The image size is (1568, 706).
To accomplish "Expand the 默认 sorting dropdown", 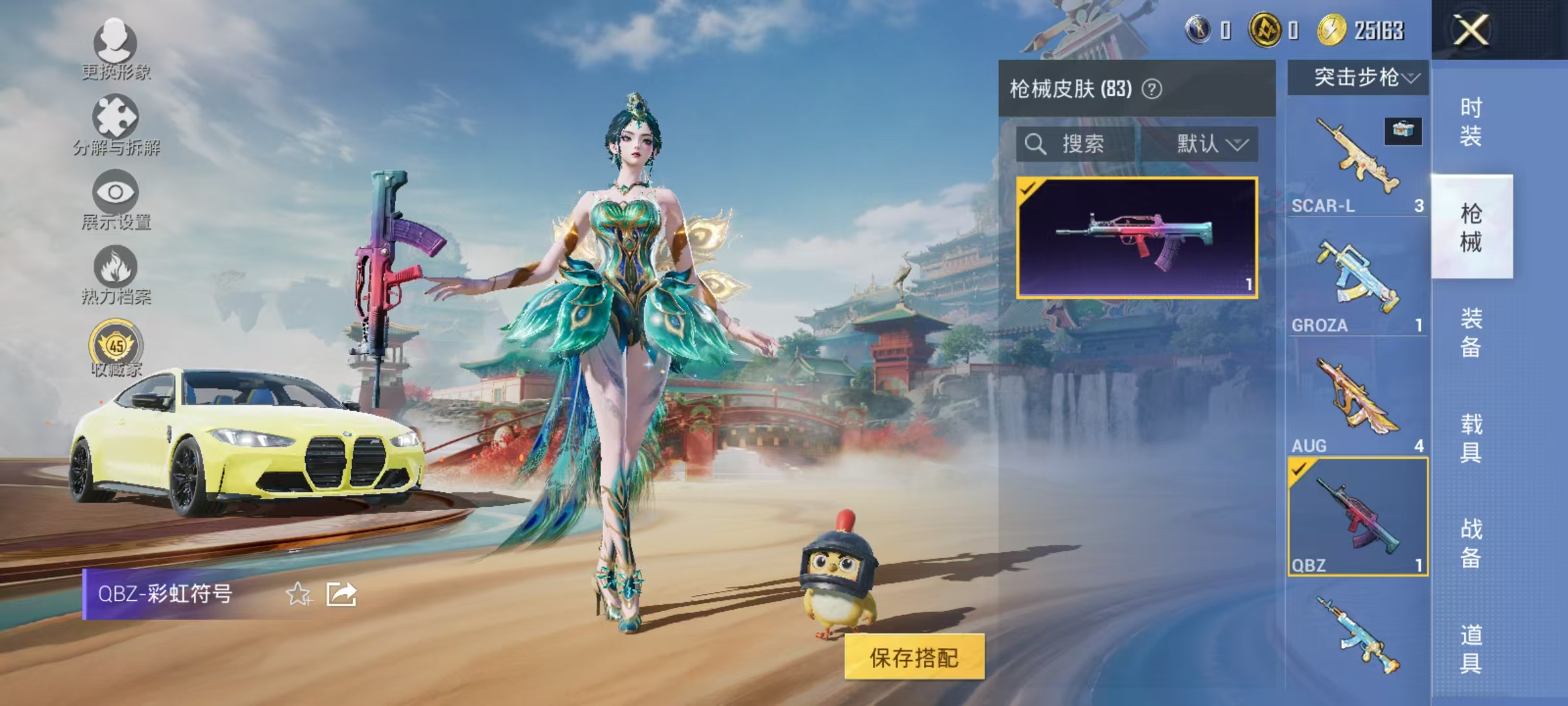I will click(x=1207, y=145).
